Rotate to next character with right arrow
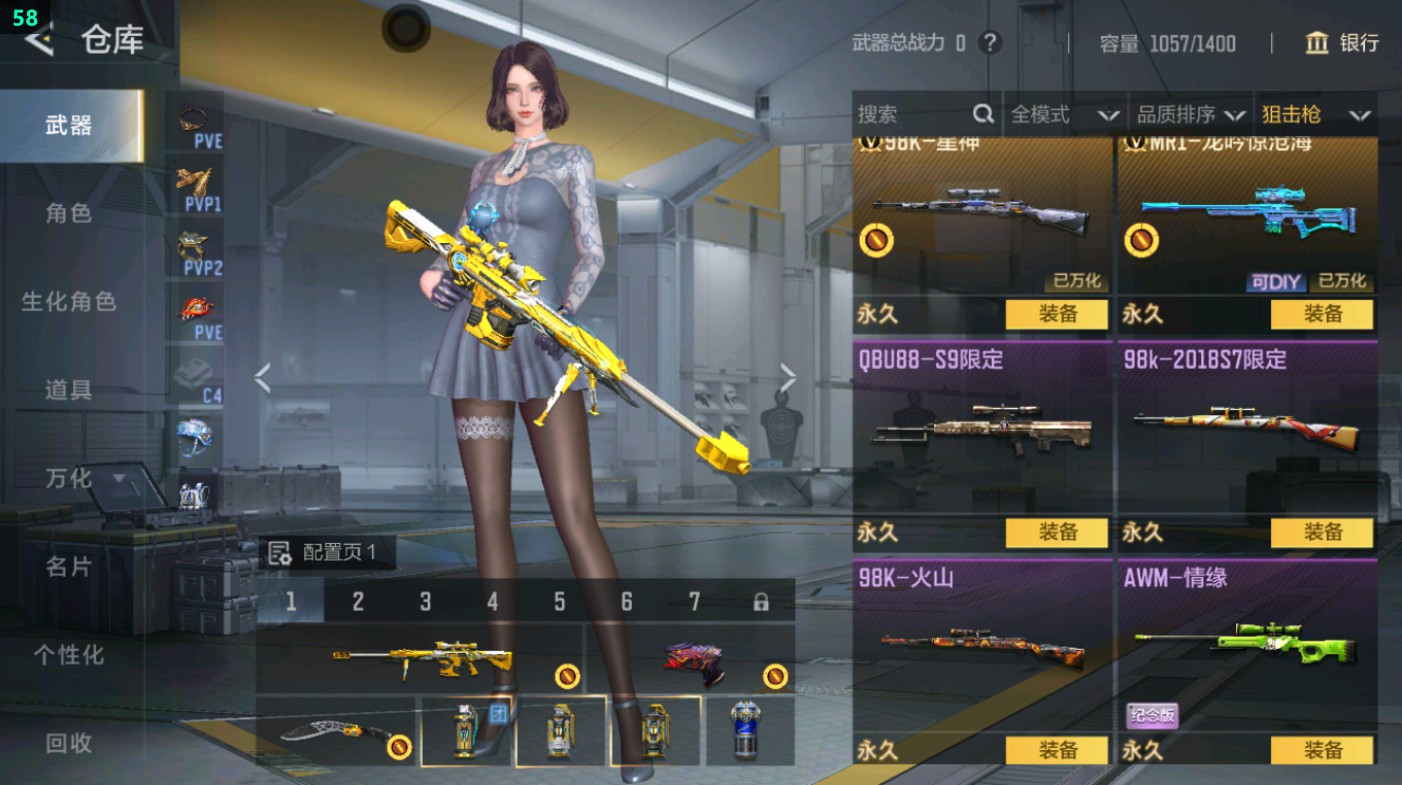The image size is (1402, 785). (788, 378)
